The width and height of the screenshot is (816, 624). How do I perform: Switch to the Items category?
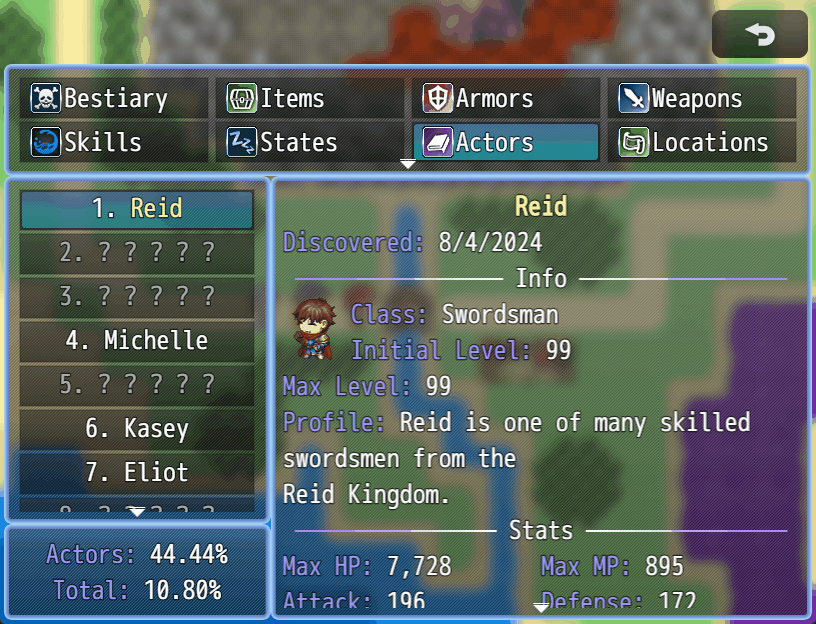click(309, 98)
